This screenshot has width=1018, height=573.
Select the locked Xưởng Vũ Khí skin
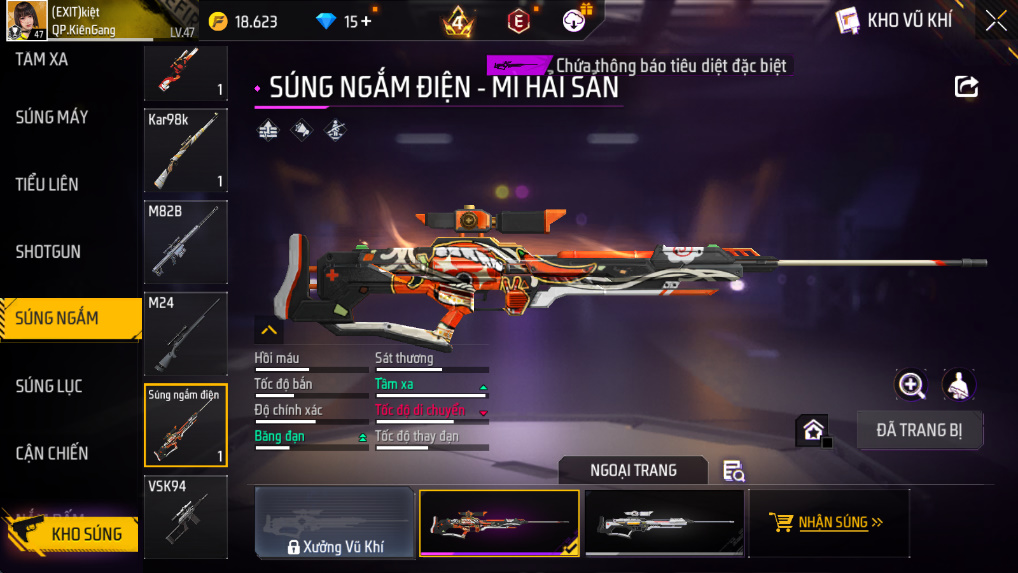pos(335,523)
